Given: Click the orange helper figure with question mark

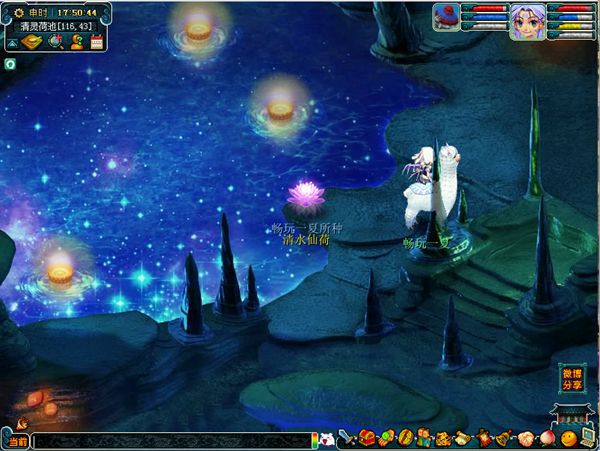Looking at the screenshot, I should (76, 43).
